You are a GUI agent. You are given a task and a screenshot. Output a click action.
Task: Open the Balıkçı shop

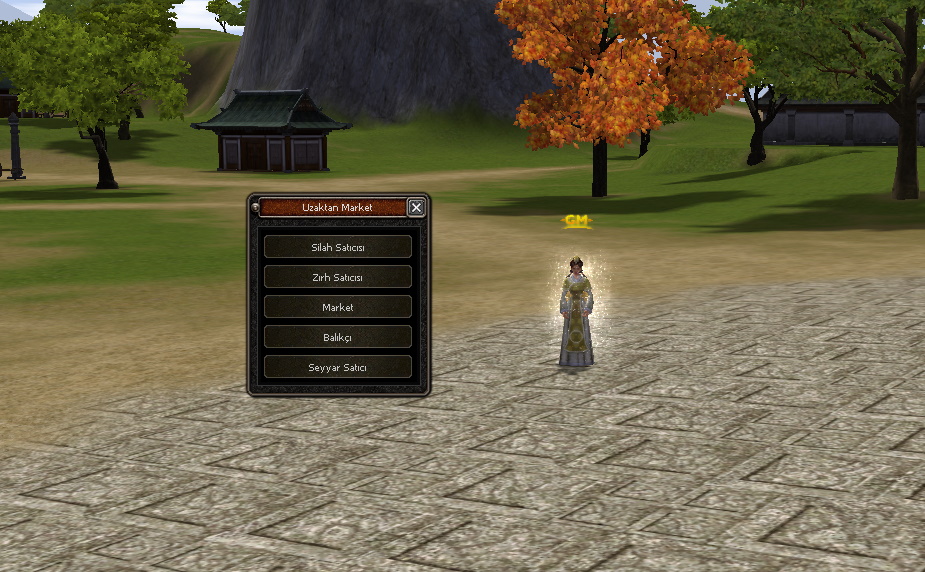click(x=338, y=337)
